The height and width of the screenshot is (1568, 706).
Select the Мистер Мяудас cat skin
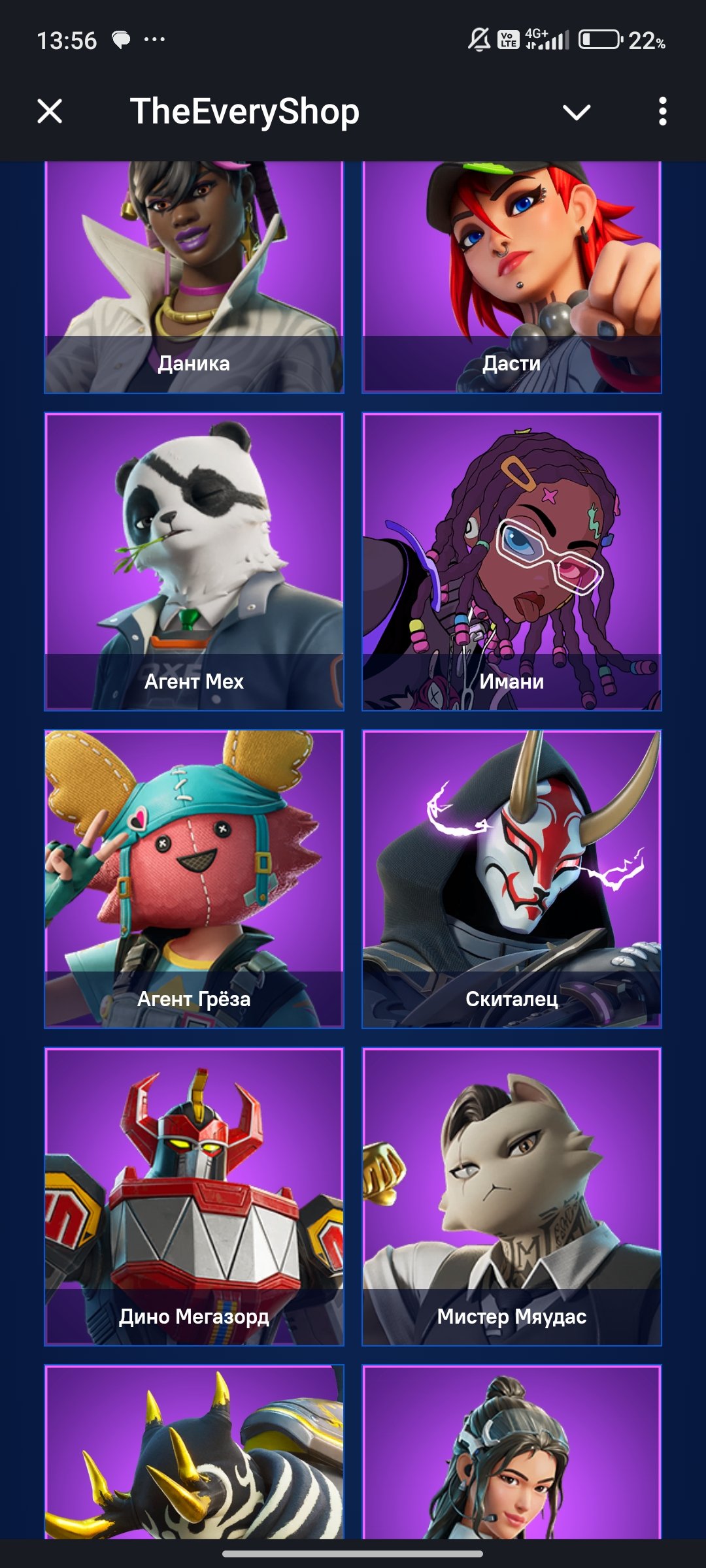pyautogui.click(x=512, y=1196)
